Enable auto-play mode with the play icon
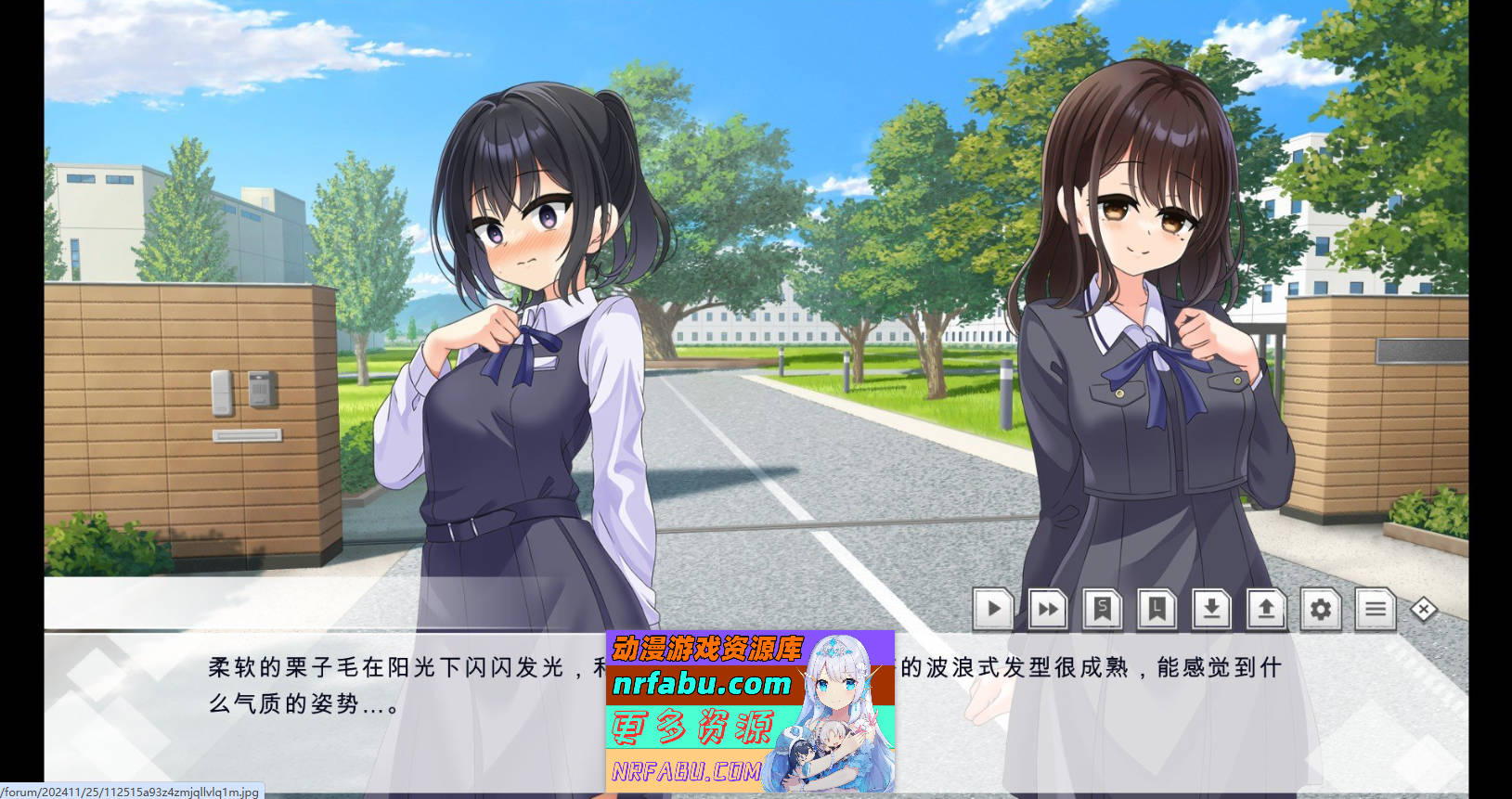The height and width of the screenshot is (799, 1512). (x=992, y=610)
